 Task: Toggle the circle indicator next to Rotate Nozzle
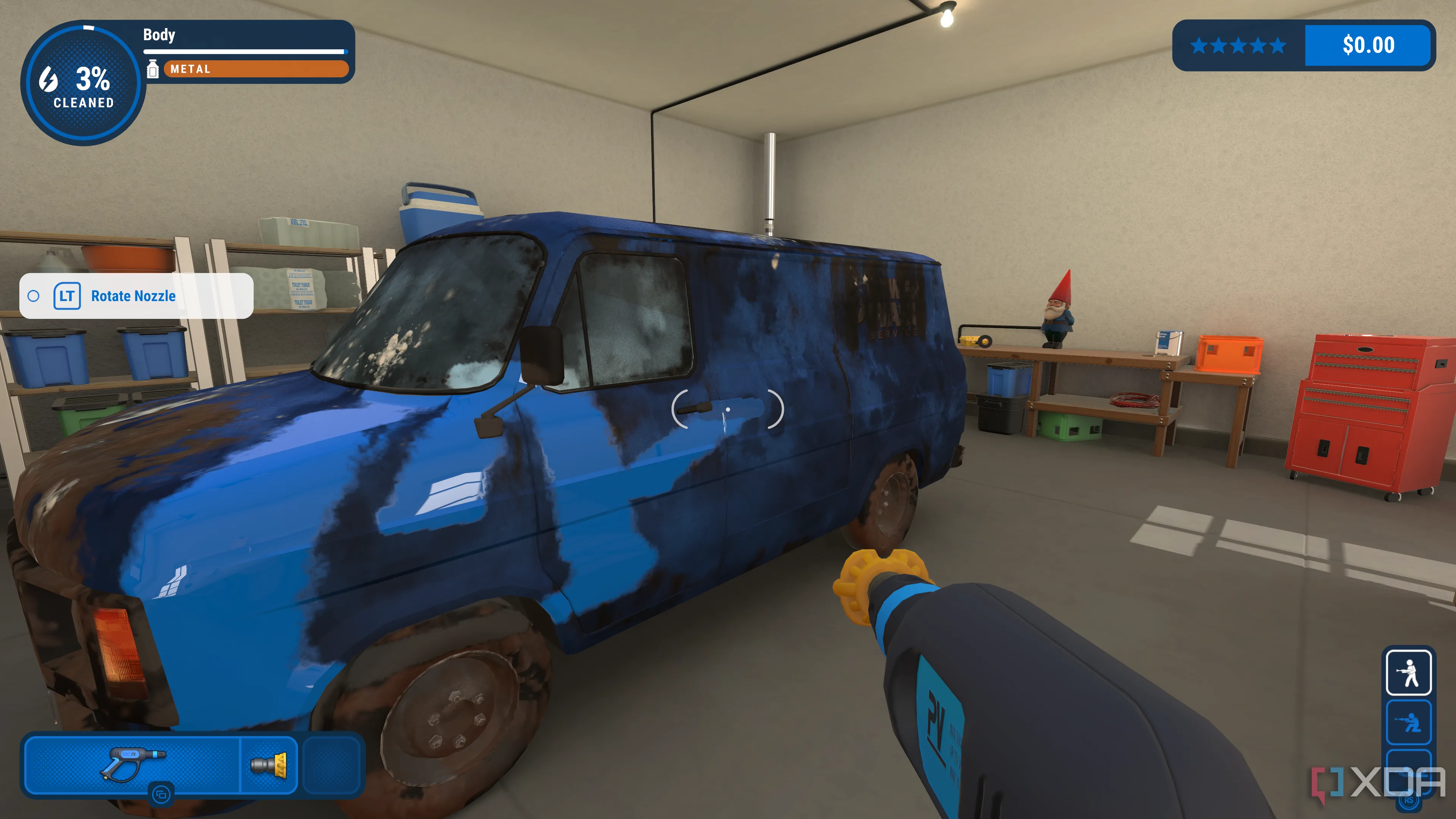click(34, 296)
